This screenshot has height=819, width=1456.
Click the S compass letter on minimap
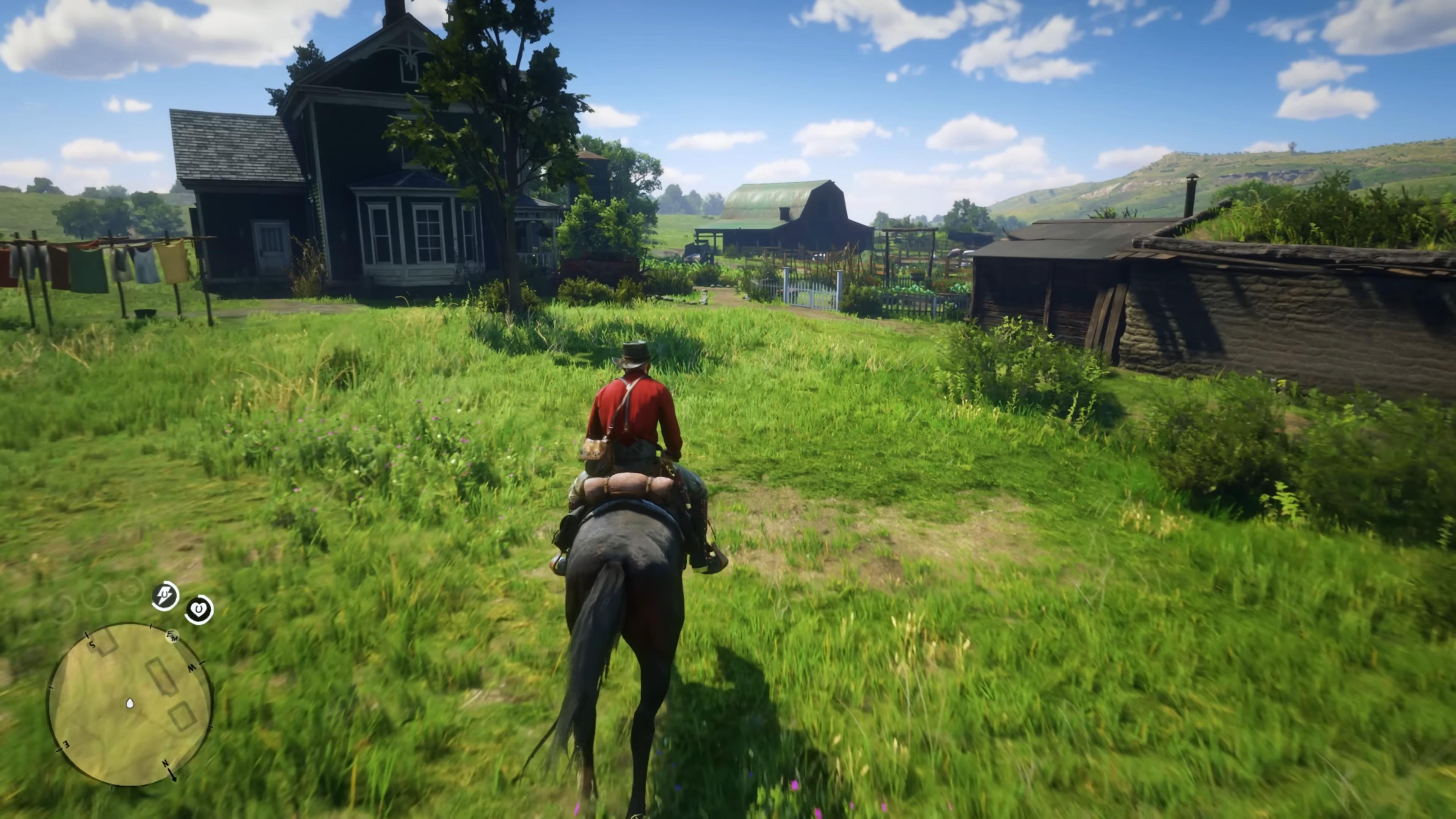pyautogui.click(x=92, y=645)
